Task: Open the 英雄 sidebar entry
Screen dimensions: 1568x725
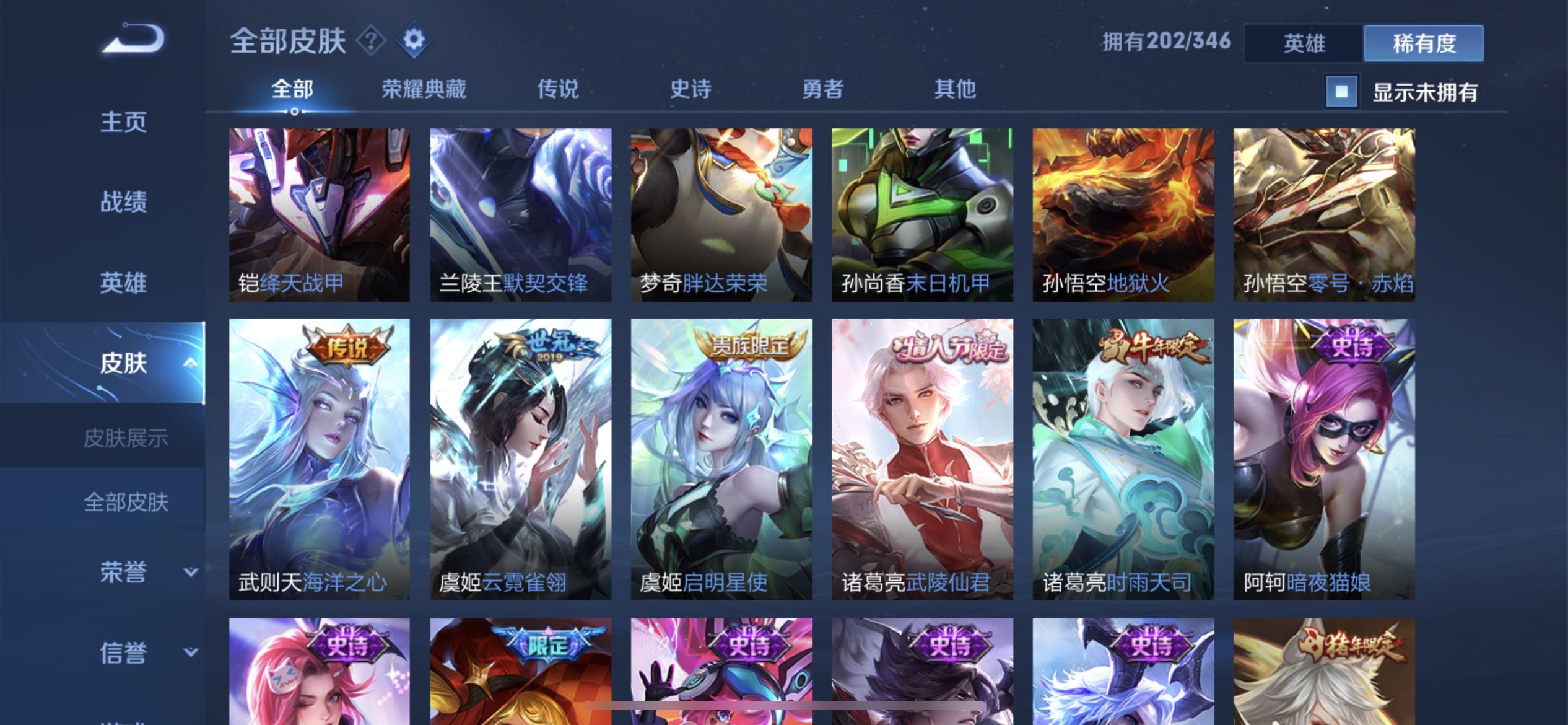Action: [x=123, y=283]
